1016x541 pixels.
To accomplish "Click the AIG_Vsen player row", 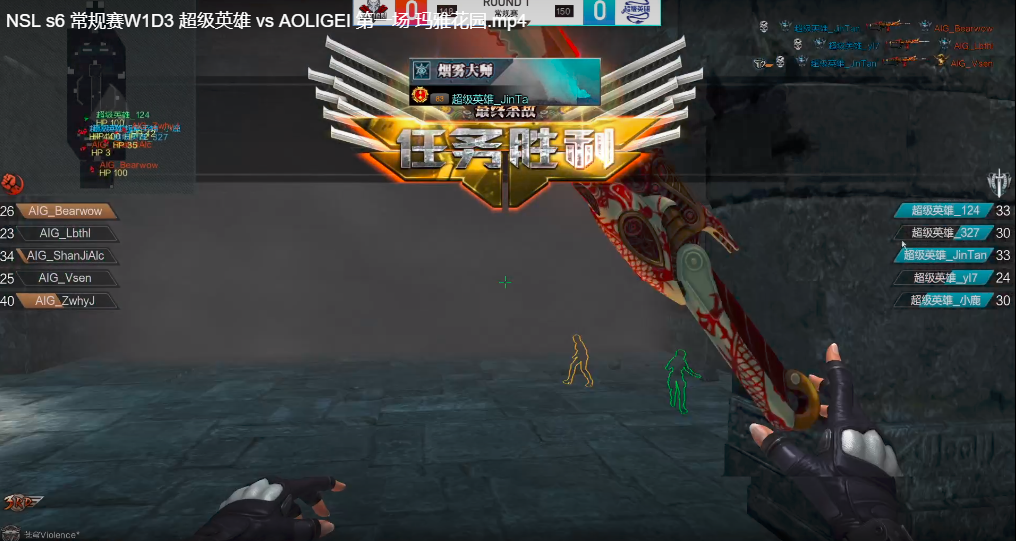I will tap(65, 278).
